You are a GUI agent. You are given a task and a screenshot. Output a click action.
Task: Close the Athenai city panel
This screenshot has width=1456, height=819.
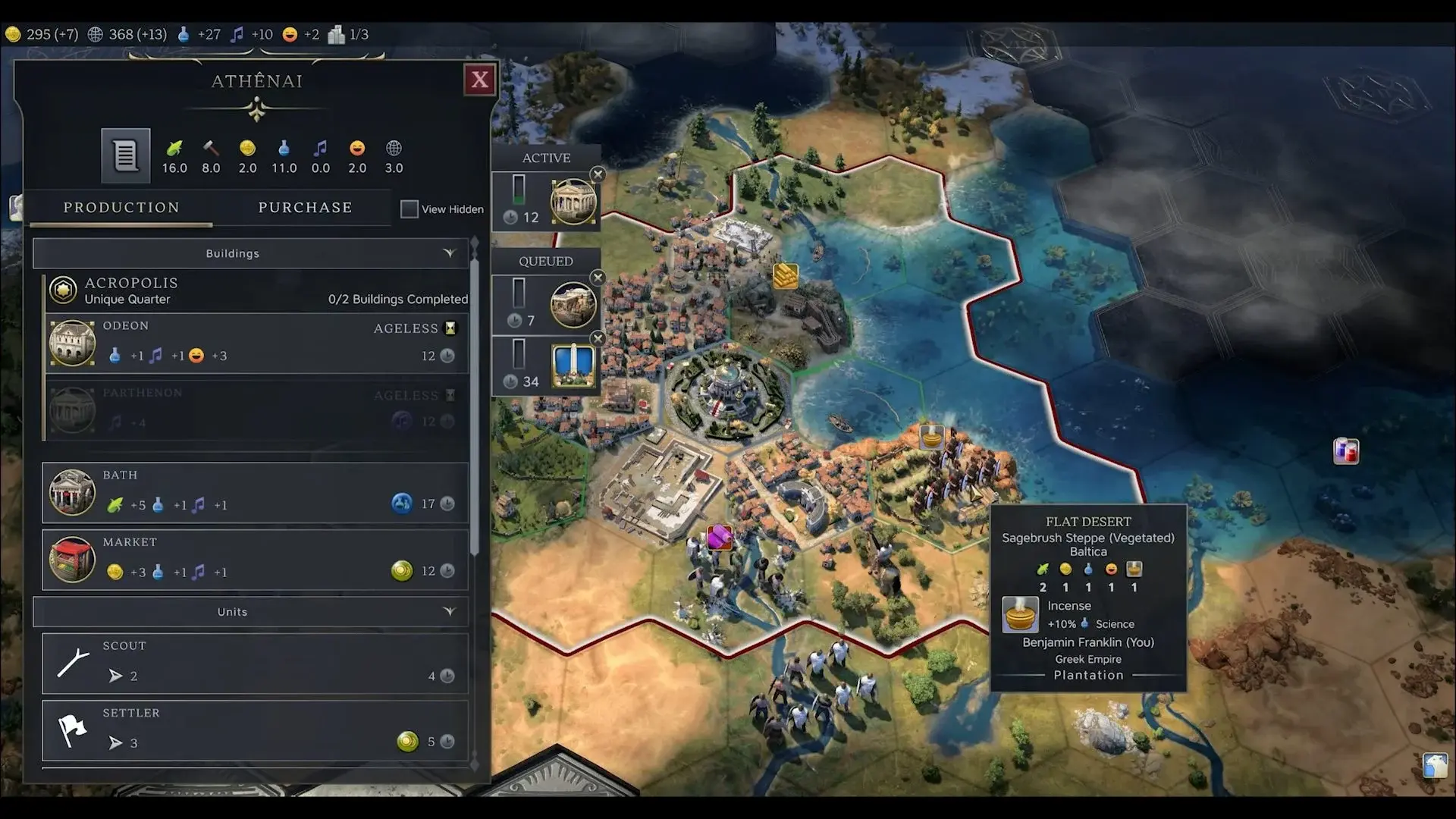tap(480, 80)
